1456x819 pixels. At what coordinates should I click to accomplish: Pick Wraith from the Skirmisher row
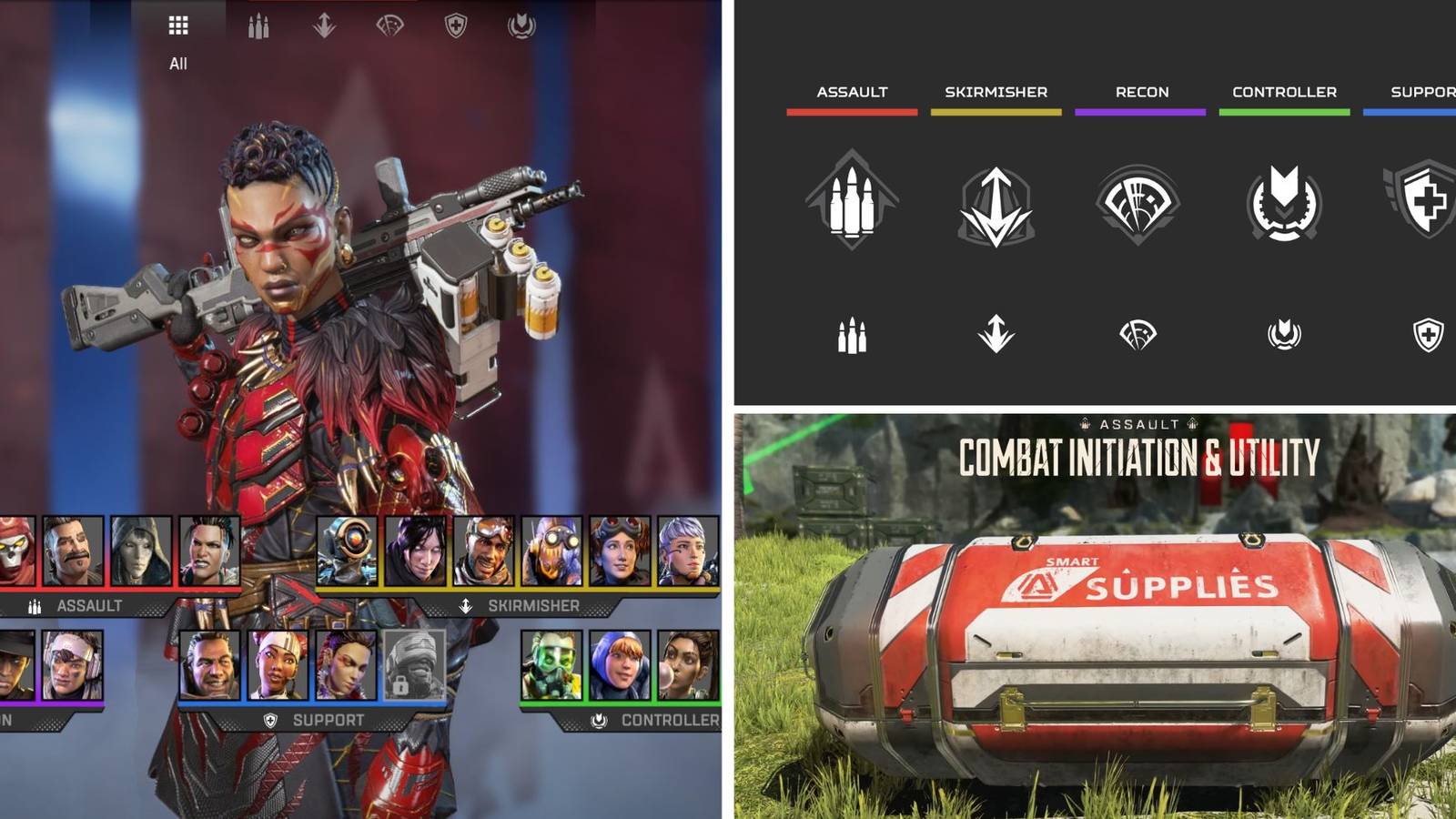tap(415, 551)
